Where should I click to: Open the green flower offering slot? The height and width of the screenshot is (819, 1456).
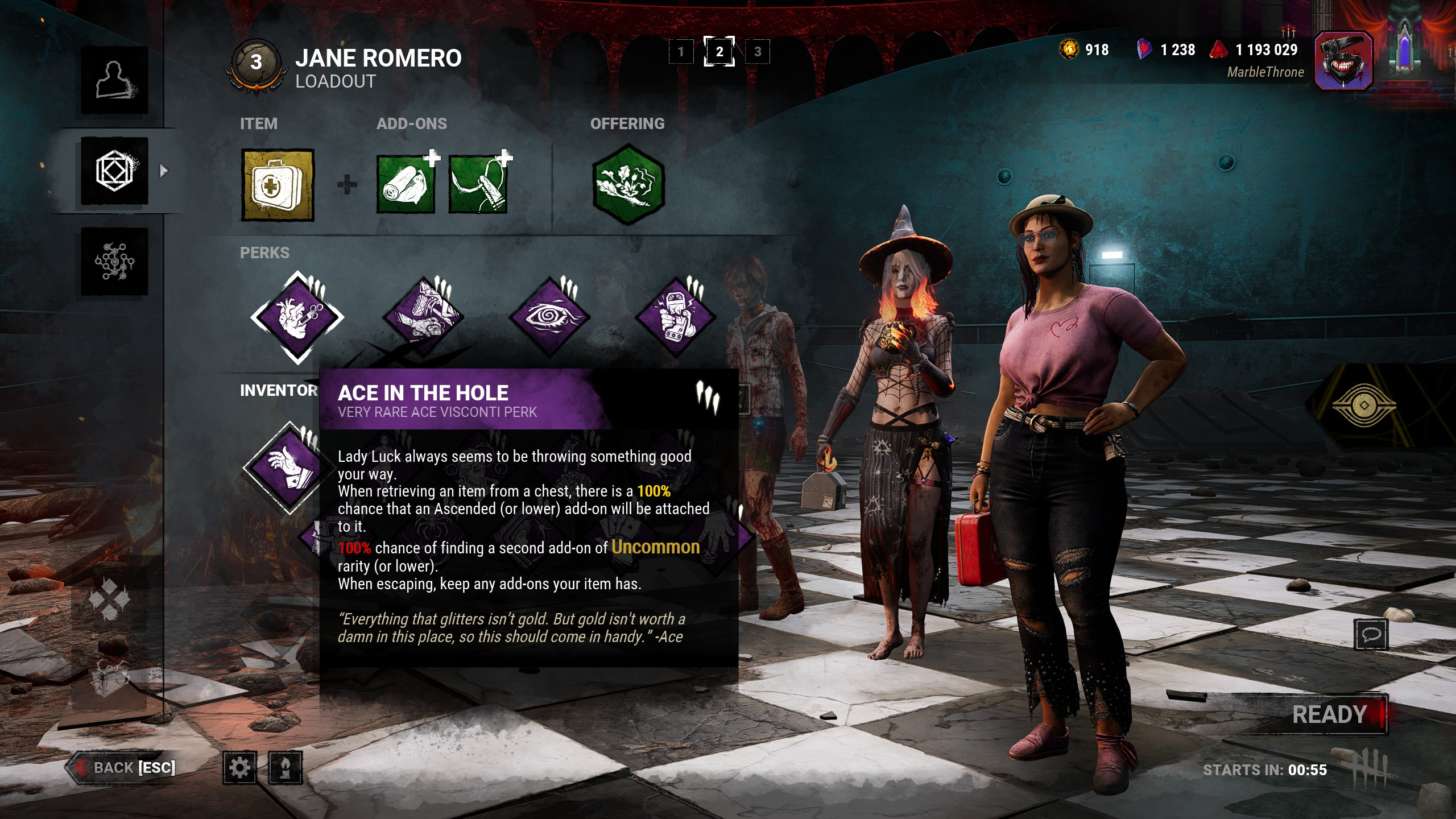pyautogui.click(x=628, y=185)
